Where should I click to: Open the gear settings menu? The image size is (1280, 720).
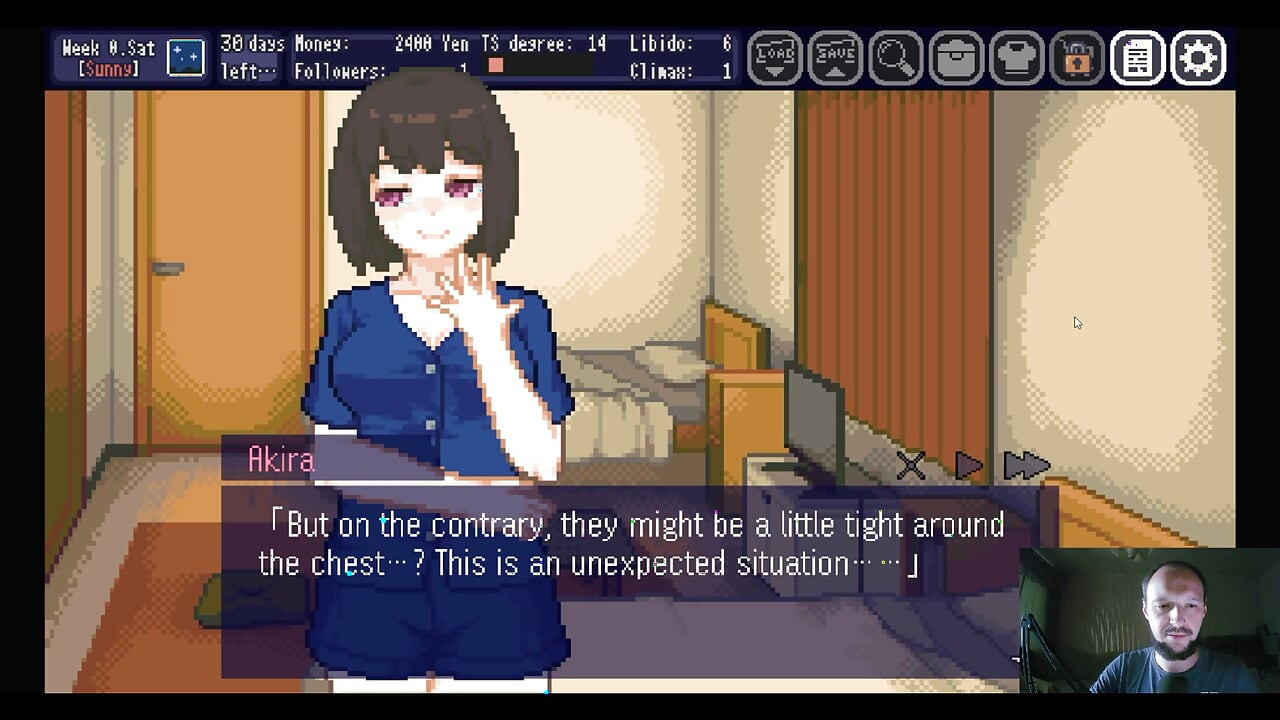[x=1198, y=58]
